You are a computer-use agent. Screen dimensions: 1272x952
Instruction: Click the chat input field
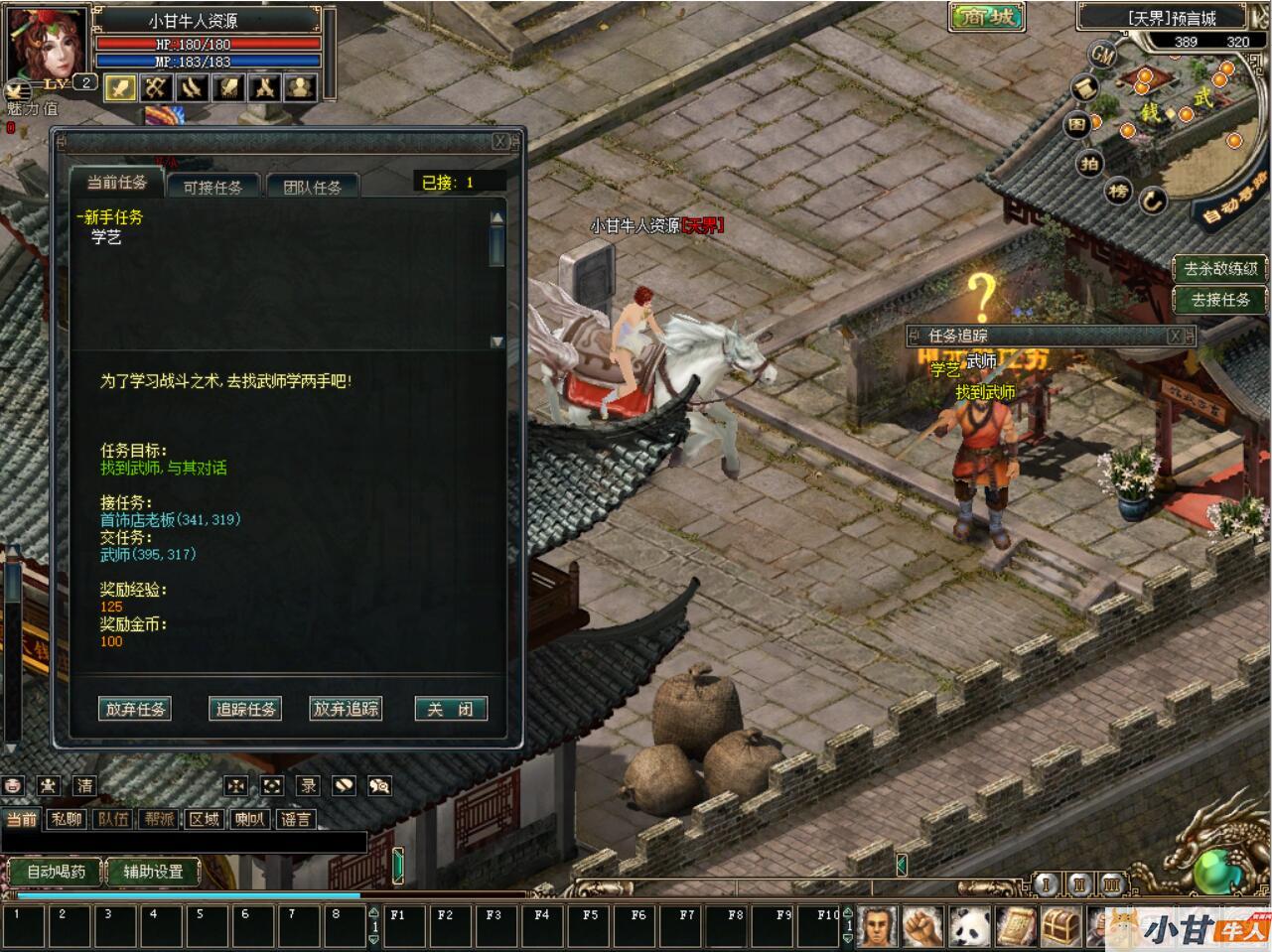[x=184, y=842]
